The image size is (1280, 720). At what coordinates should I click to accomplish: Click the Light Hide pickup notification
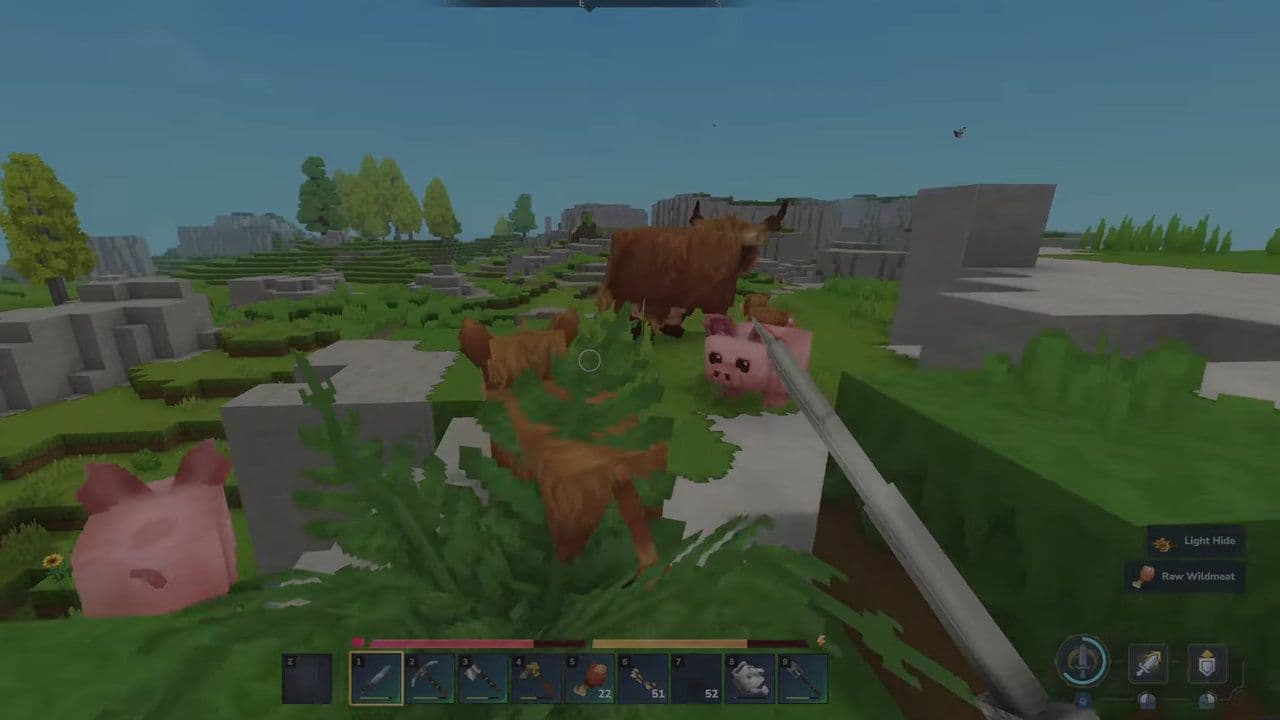point(1194,540)
